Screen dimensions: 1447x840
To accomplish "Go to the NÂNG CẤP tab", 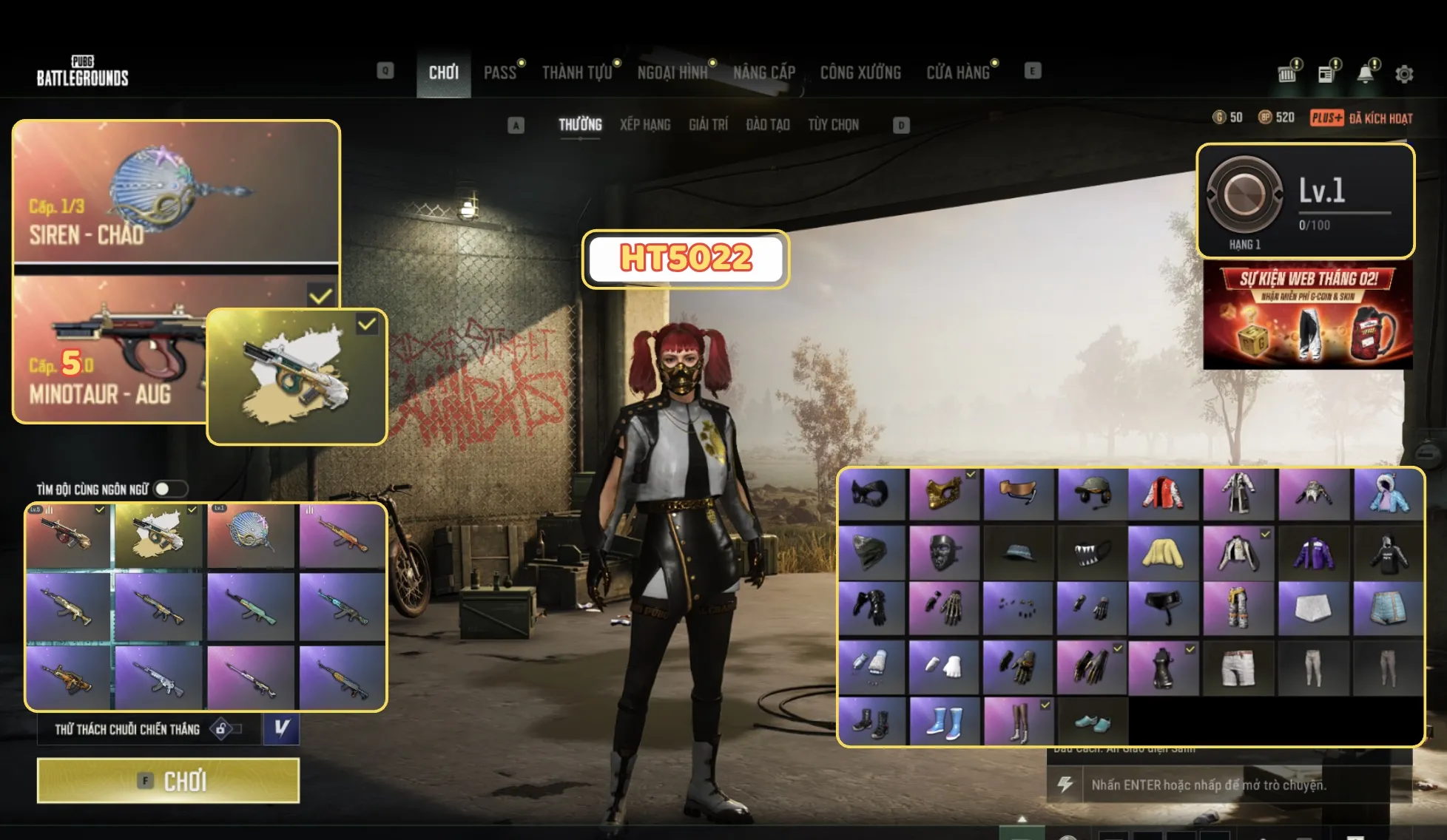I will [x=764, y=72].
